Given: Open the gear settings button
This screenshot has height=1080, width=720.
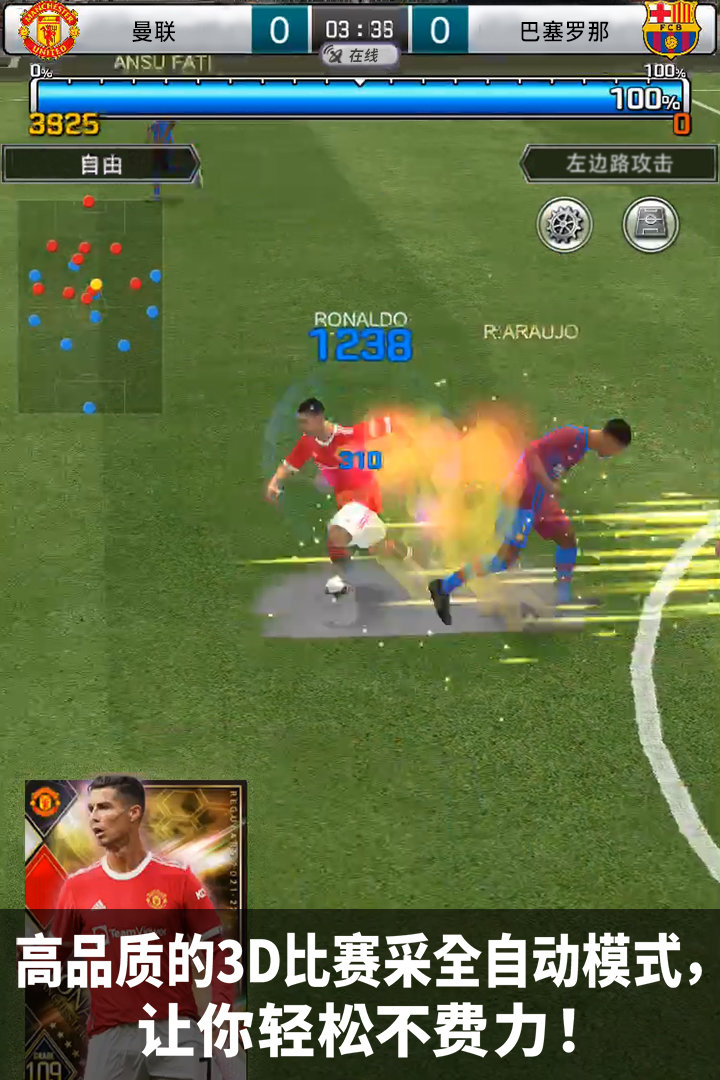Looking at the screenshot, I should pyautogui.click(x=565, y=224).
